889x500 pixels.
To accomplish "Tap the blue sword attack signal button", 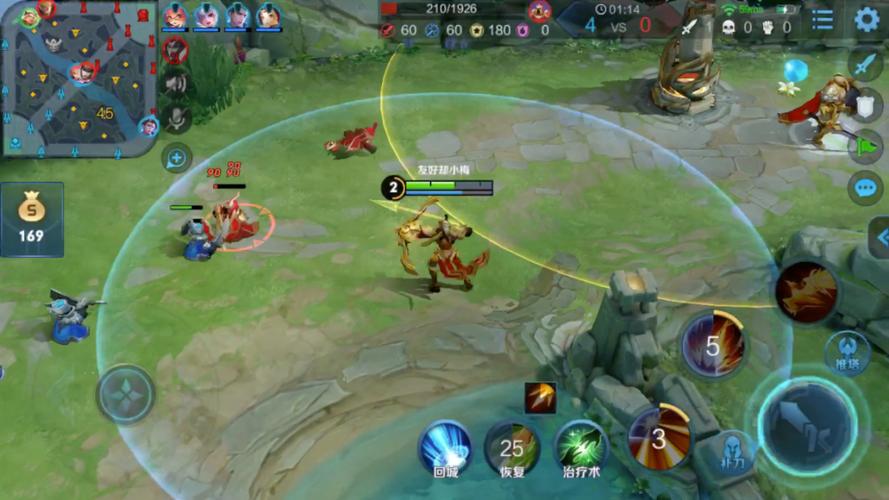I will point(864,62).
